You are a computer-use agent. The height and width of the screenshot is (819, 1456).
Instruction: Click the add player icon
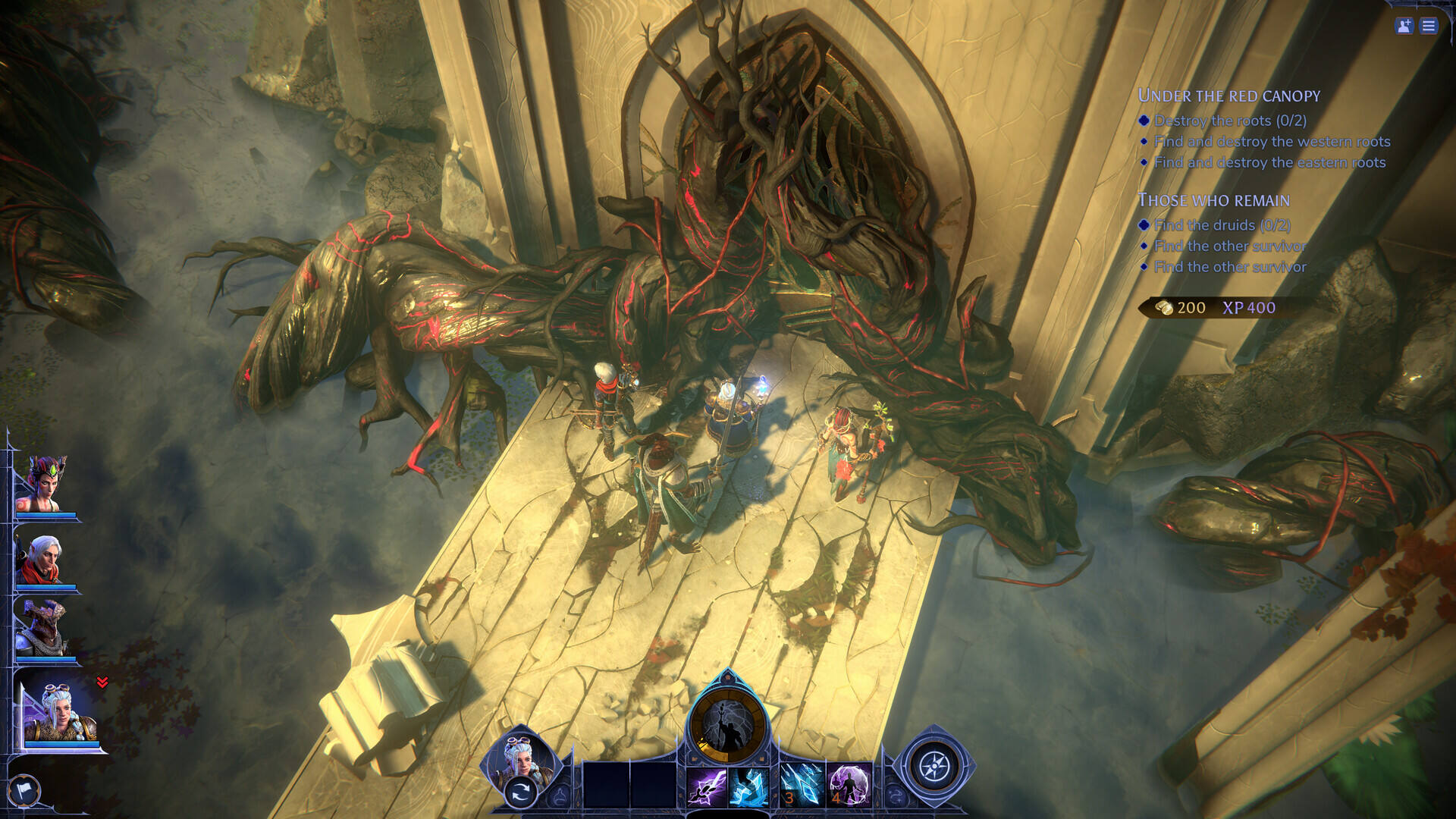pos(1404,27)
